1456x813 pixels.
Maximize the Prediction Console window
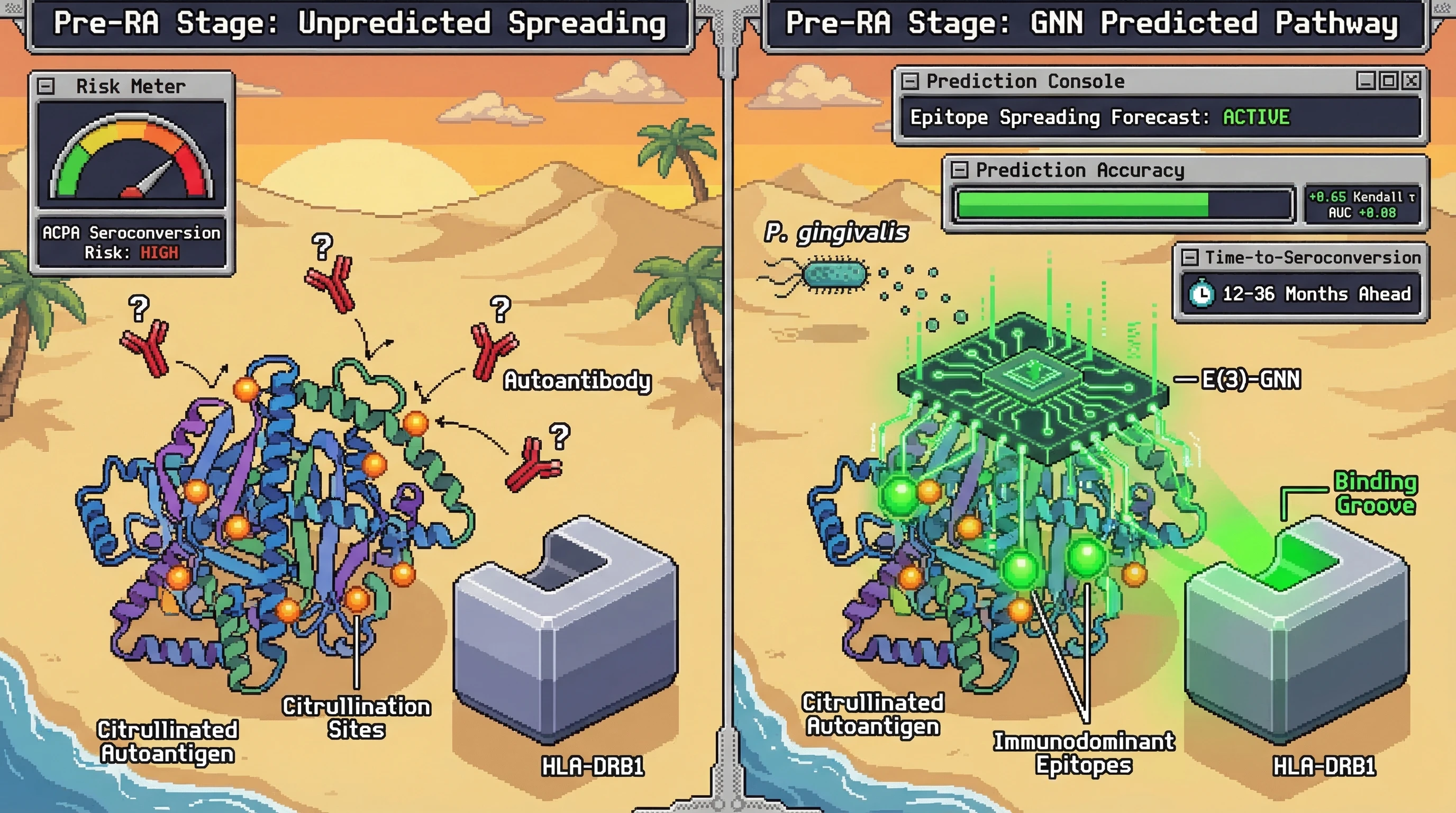coord(1389,81)
